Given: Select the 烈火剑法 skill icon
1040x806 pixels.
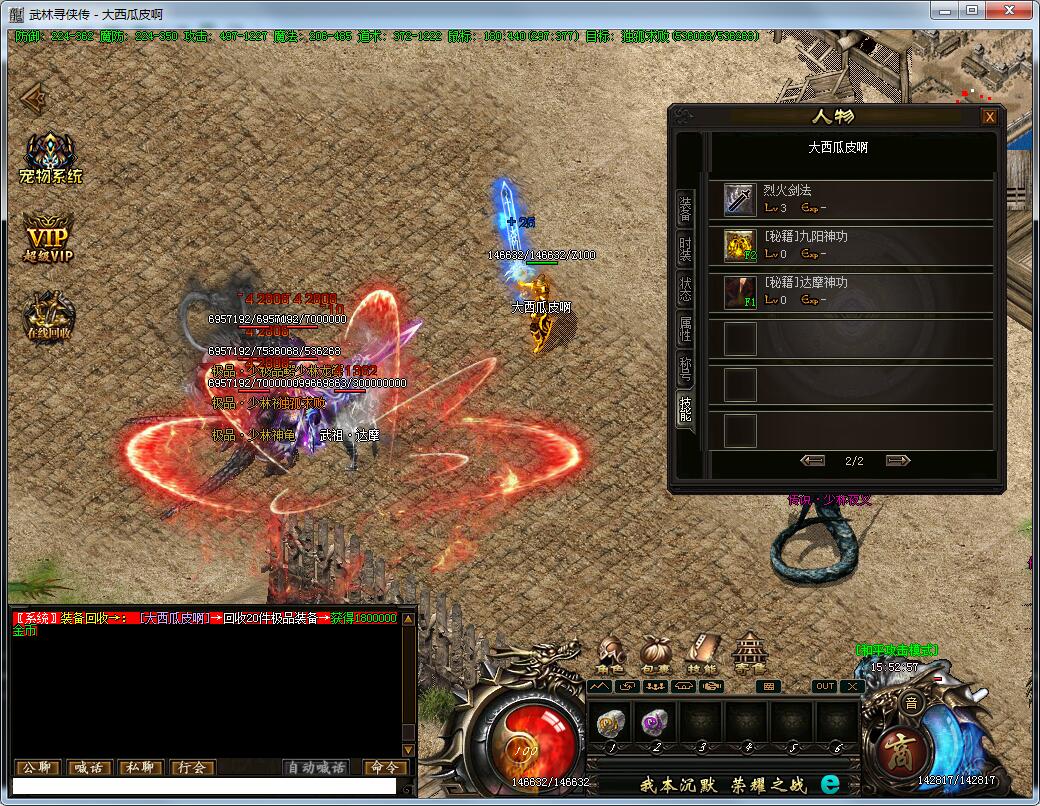Looking at the screenshot, I should pos(740,200).
